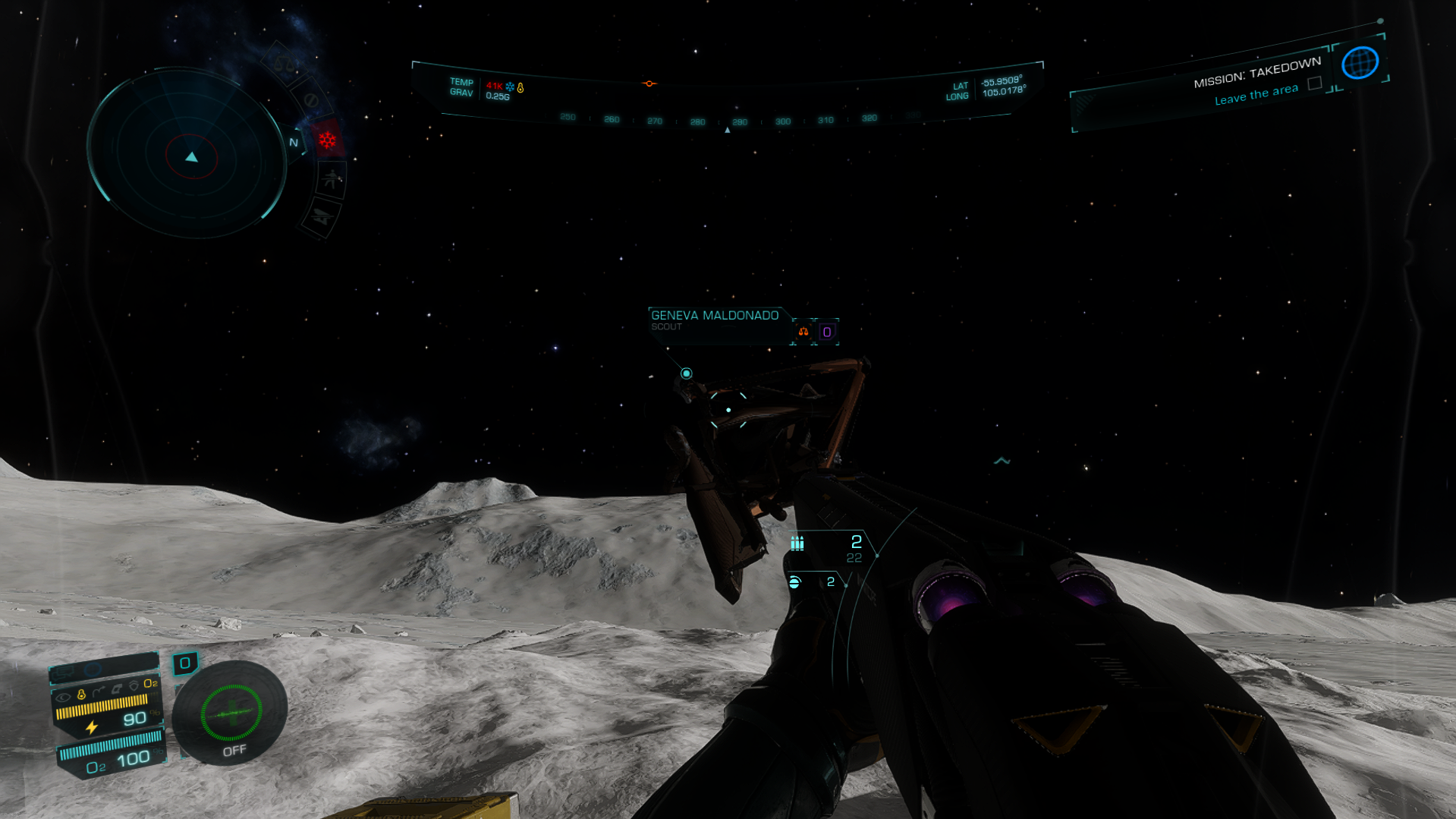
Task: Click the circular radar scanner
Action: coord(190,155)
